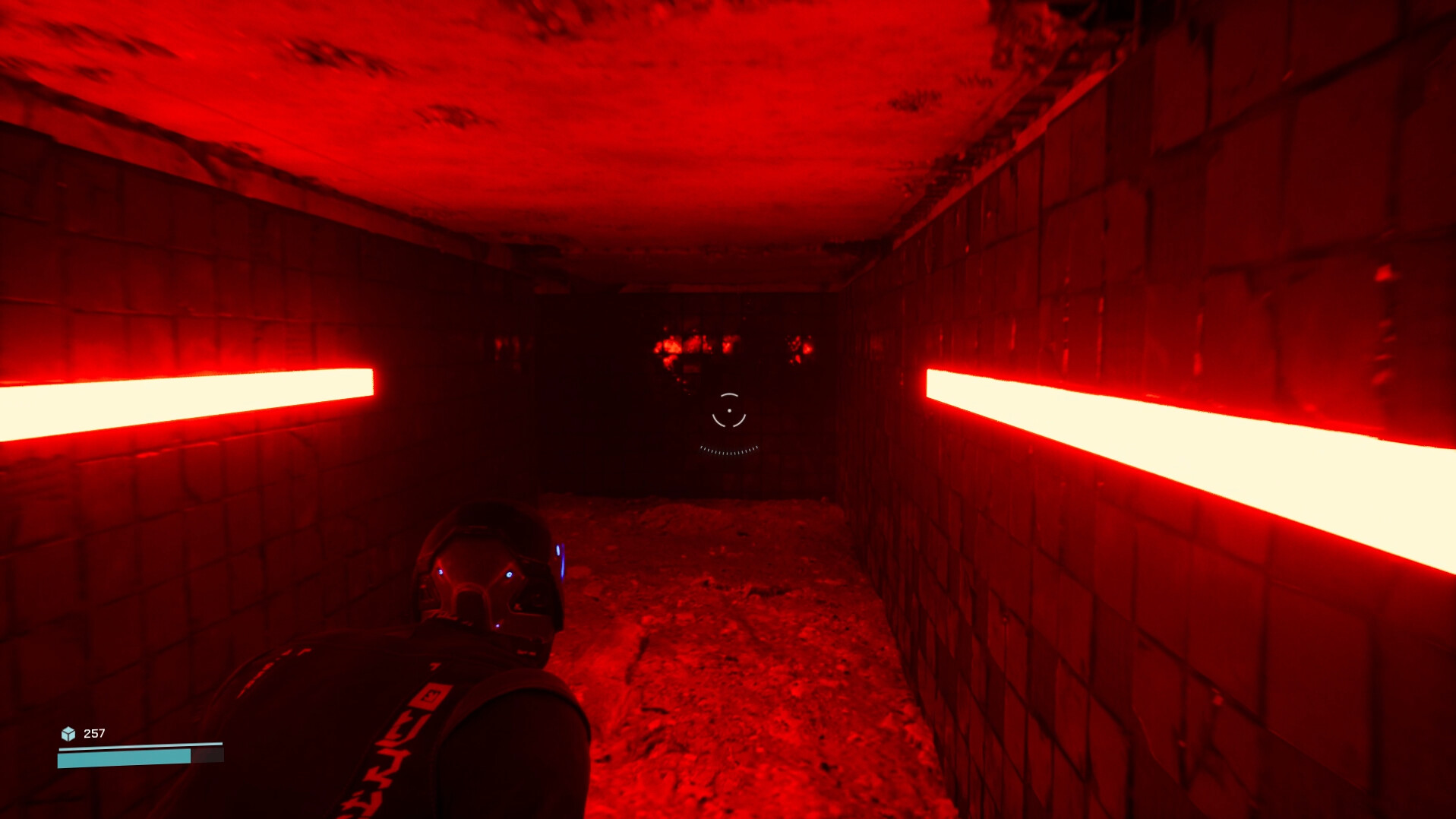Click the cube resource icon near the counter

(68, 734)
